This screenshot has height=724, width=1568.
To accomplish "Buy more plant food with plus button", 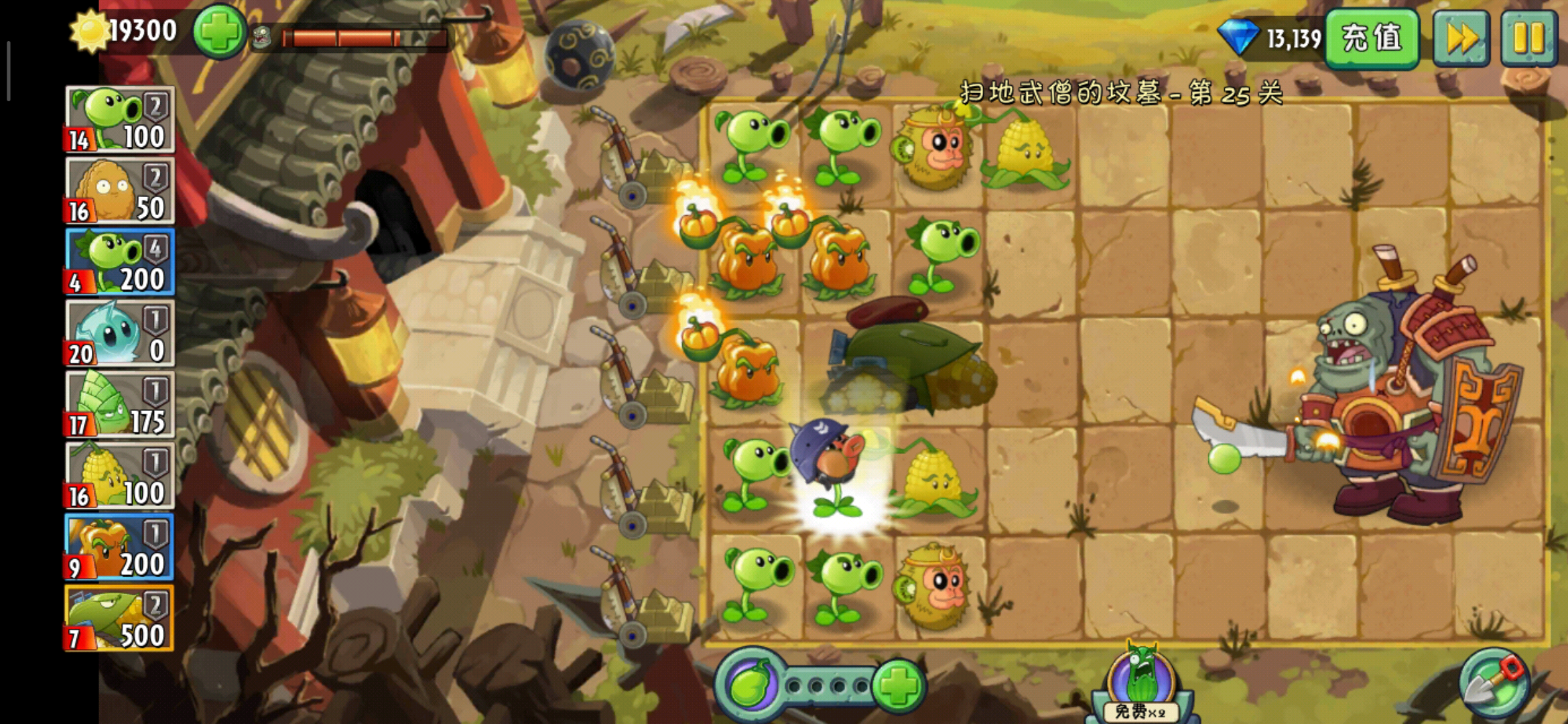I will (899, 685).
